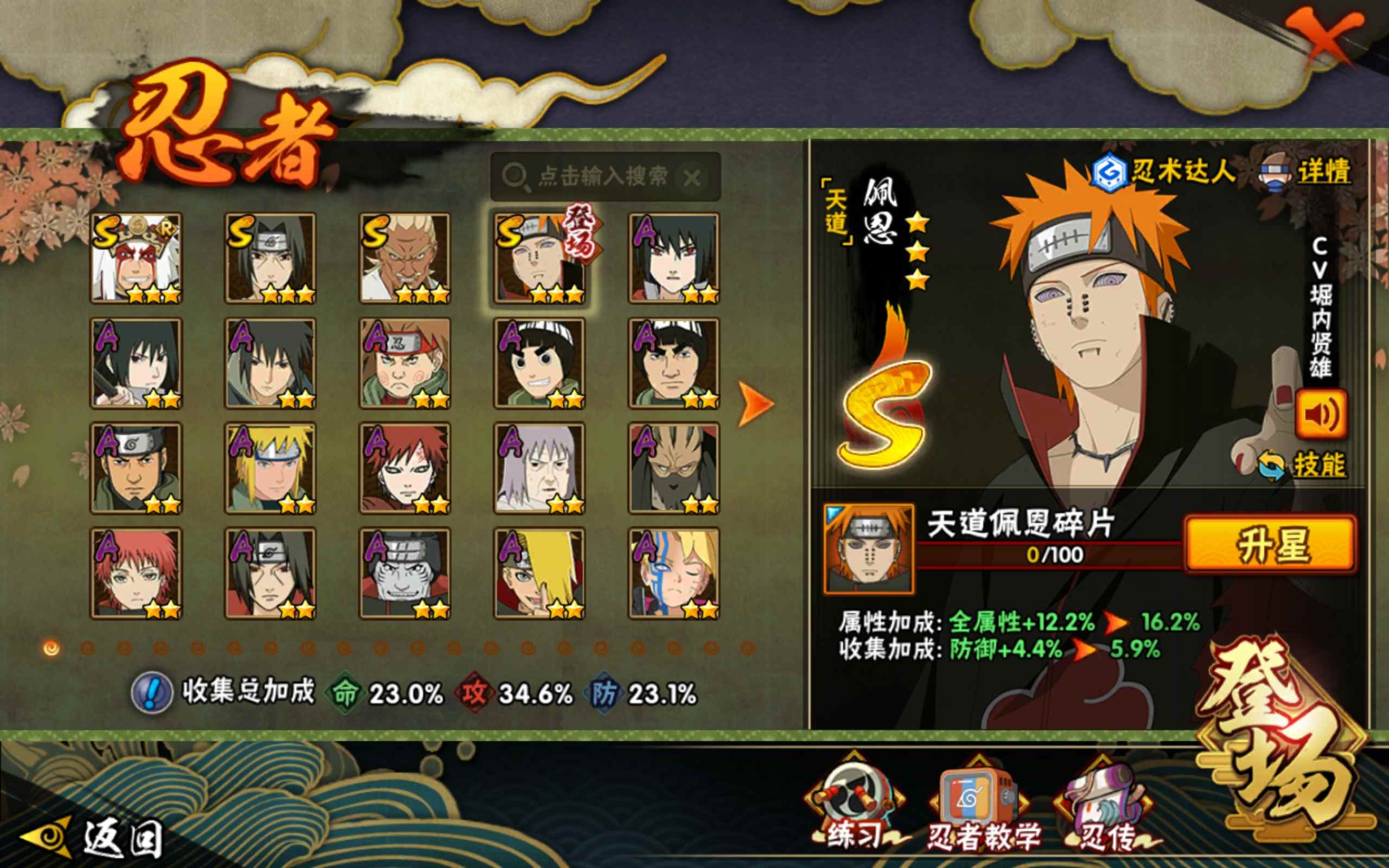Open the 技能 skills view
The image size is (1389, 868).
(1318, 465)
